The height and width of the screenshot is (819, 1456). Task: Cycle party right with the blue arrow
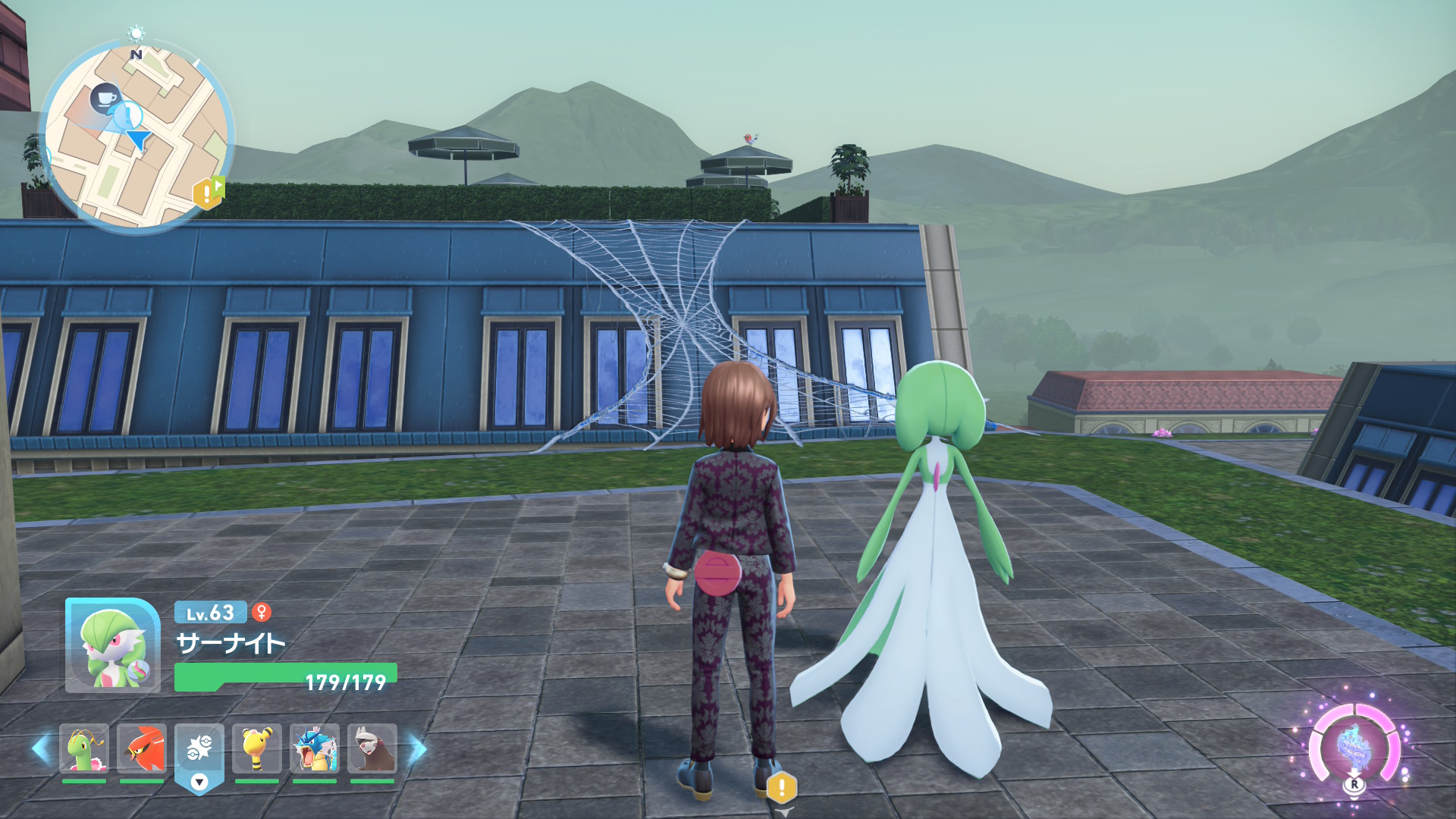click(x=418, y=749)
